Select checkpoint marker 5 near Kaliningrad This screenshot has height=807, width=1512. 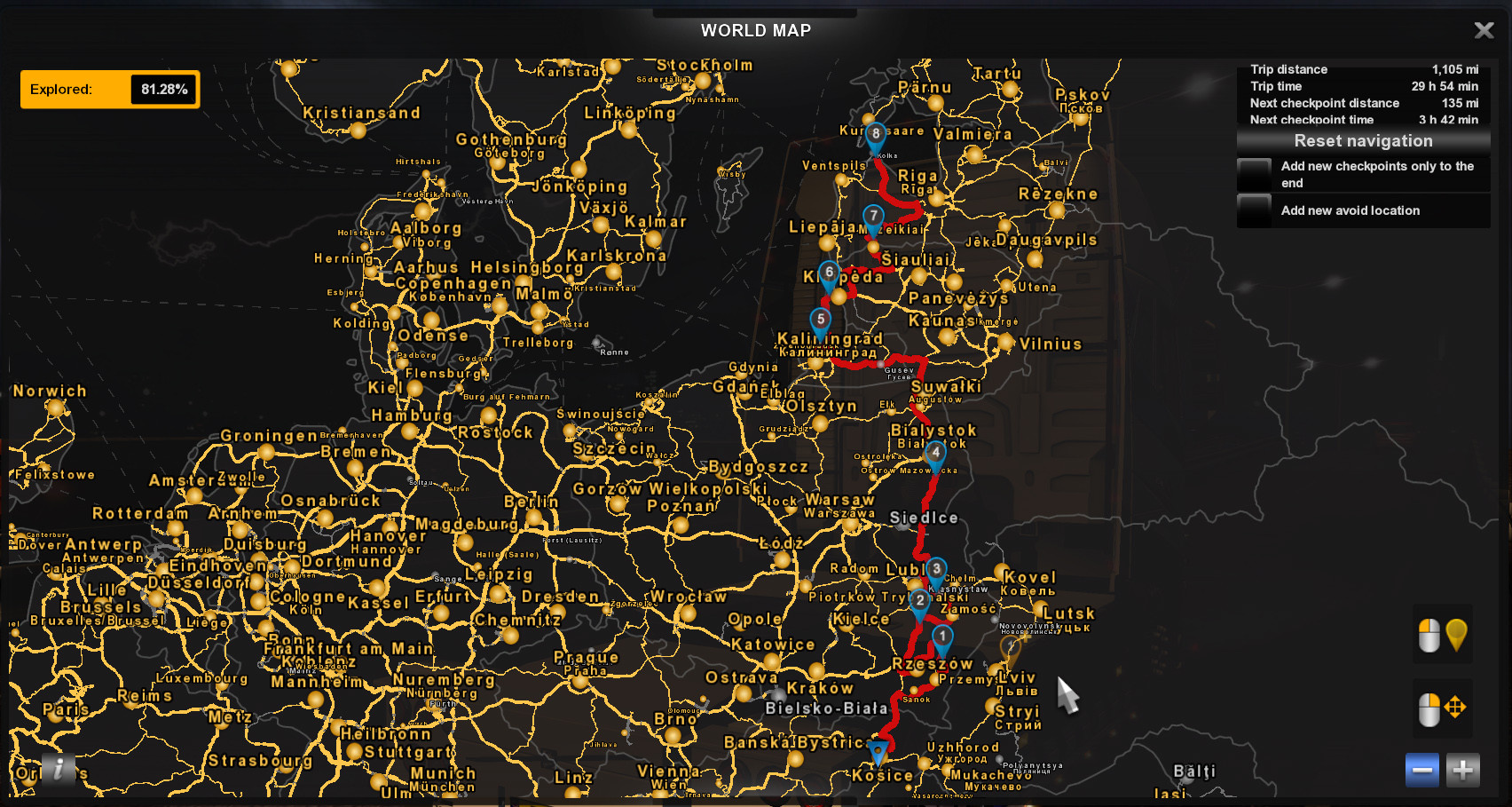tap(821, 320)
